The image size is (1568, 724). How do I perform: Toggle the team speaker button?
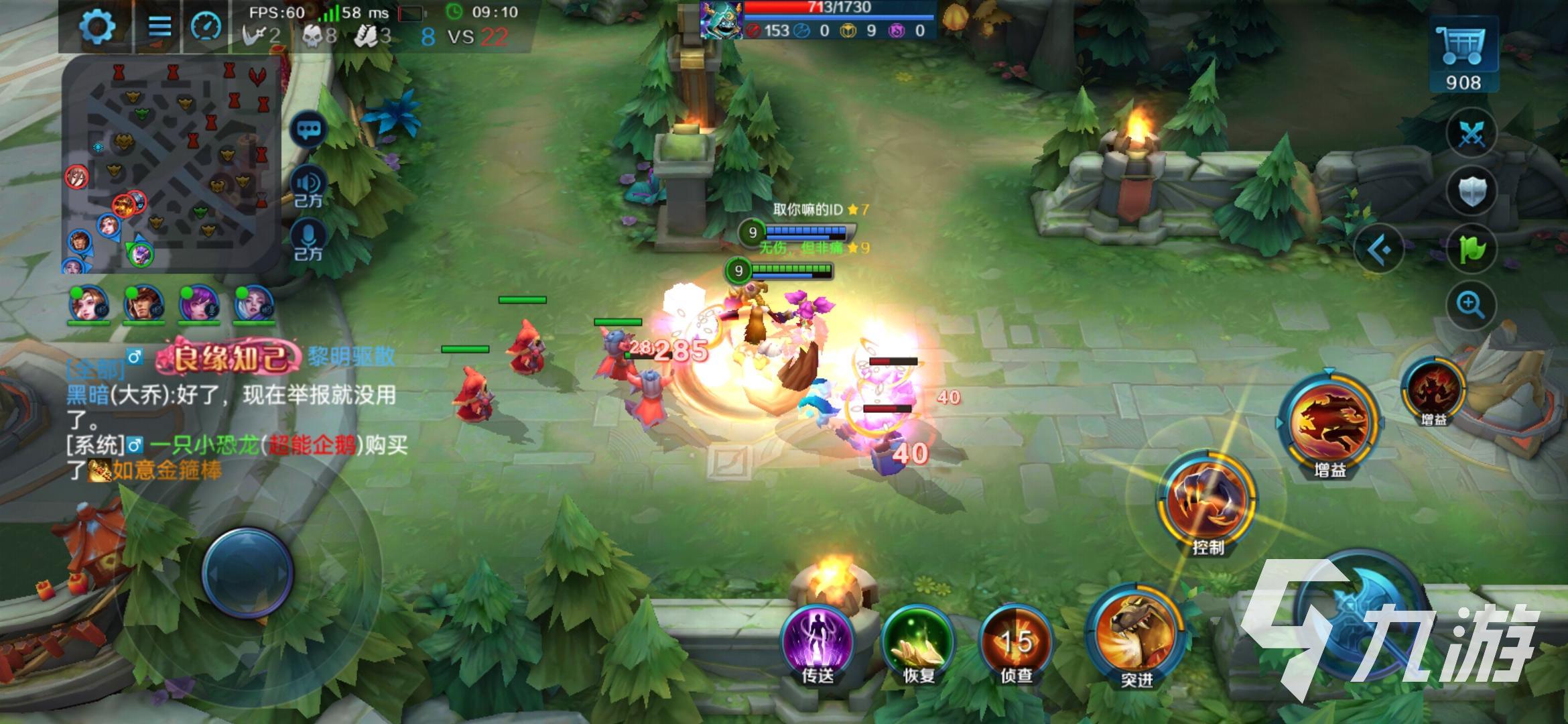[309, 186]
